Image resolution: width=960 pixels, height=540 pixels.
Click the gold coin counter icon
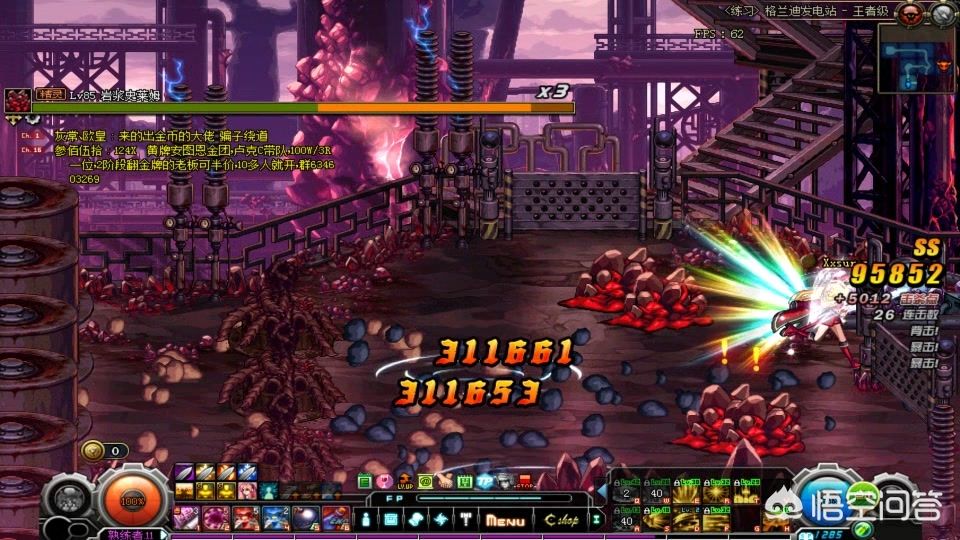(92, 451)
